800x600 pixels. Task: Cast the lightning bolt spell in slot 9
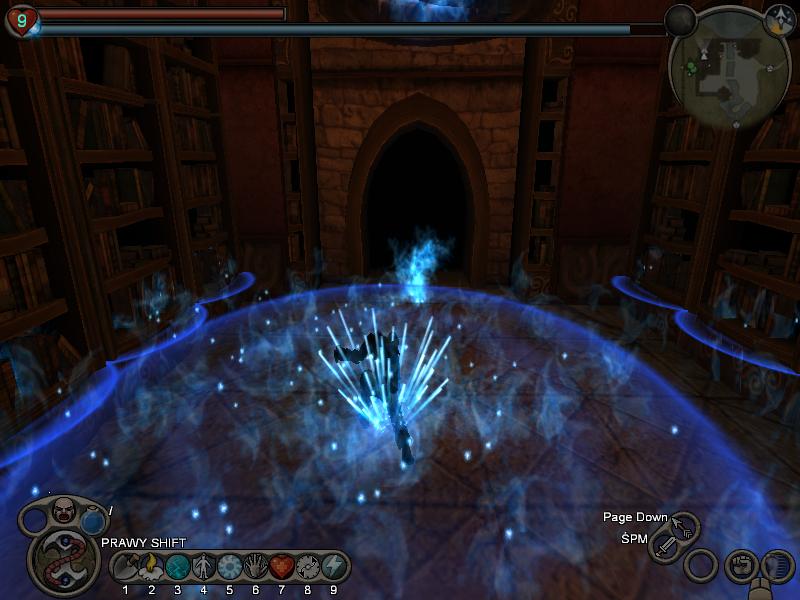(x=333, y=566)
